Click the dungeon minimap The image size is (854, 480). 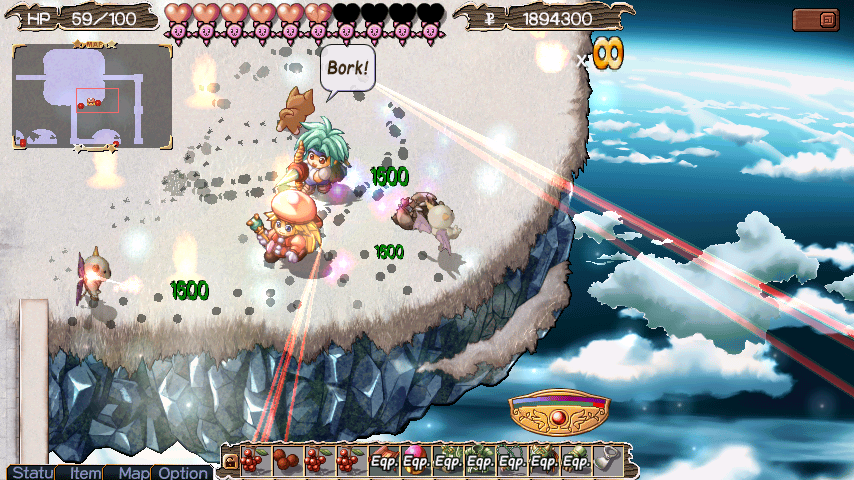point(92,97)
